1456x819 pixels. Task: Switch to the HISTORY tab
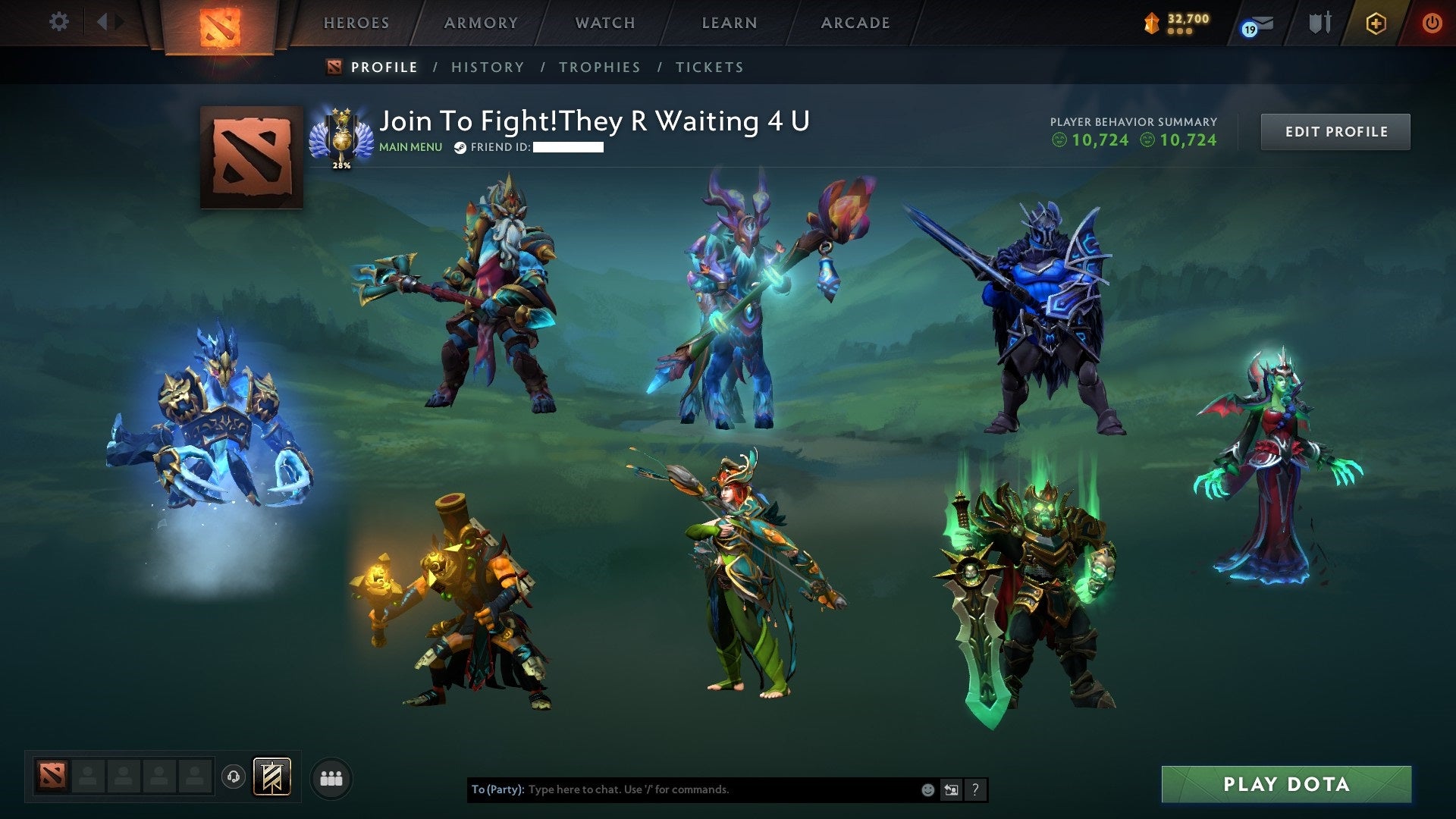pyautogui.click(x=488, y=67)
